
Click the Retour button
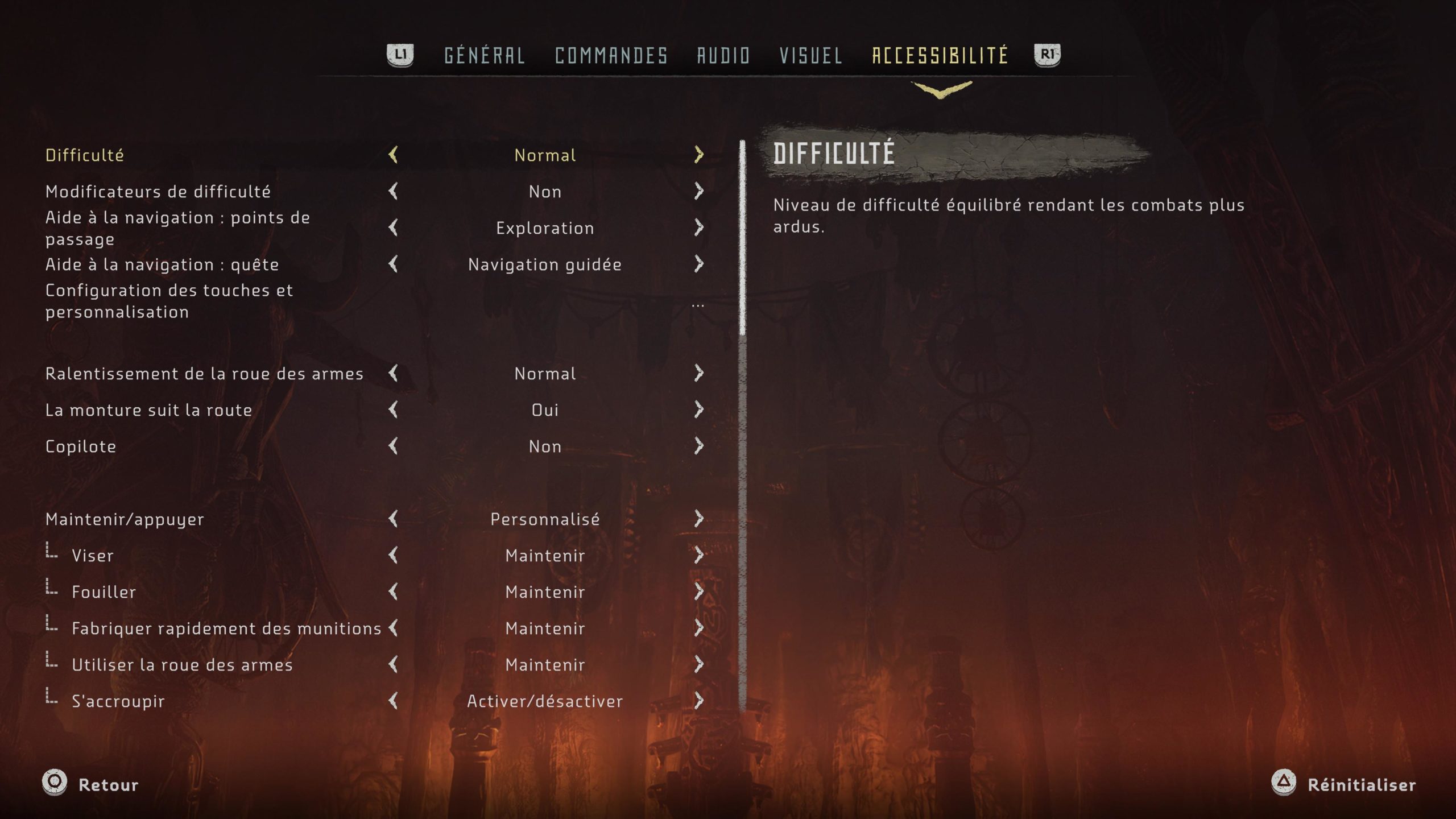pos(91,784)
